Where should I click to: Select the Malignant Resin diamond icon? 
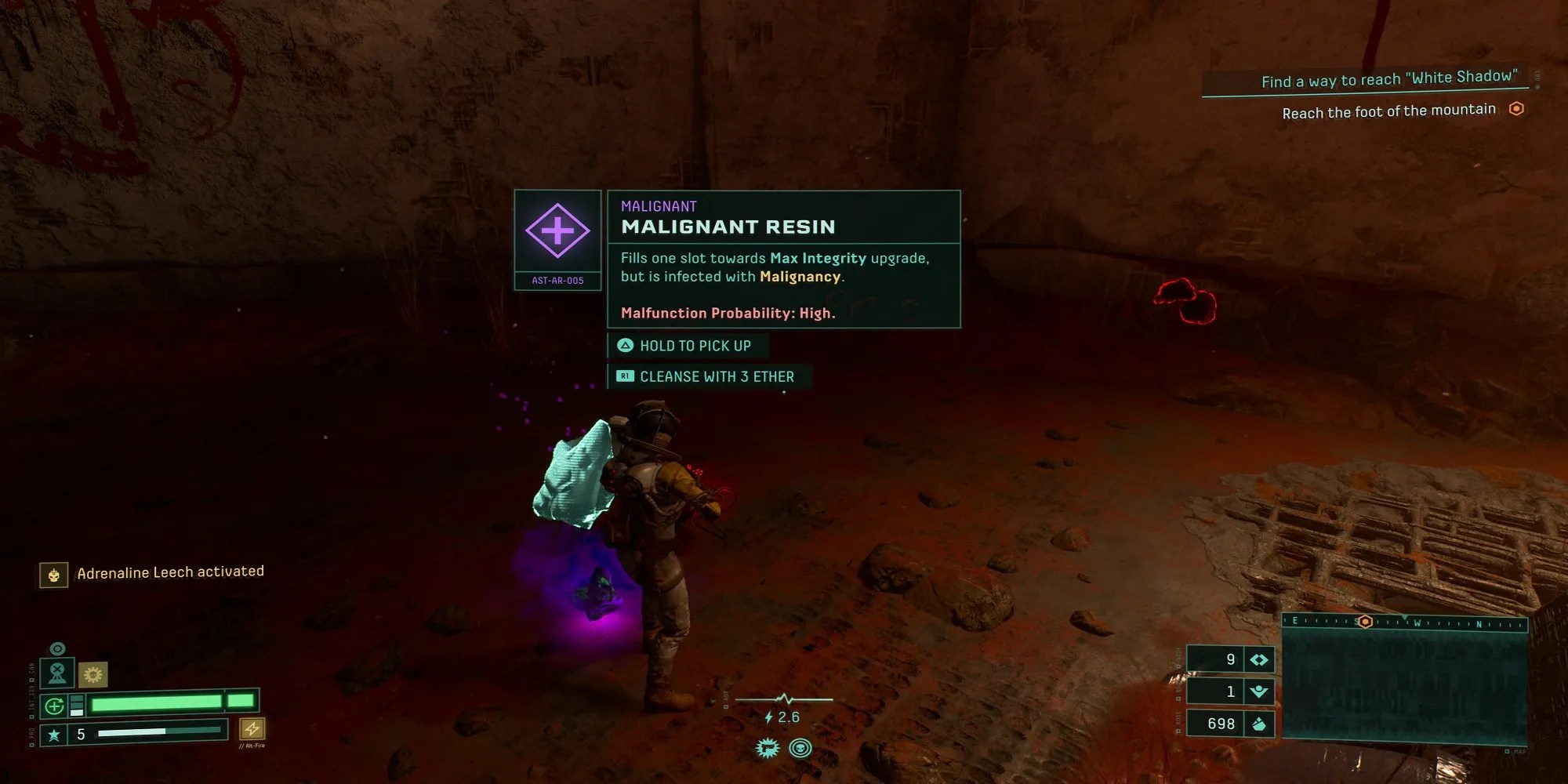[557, 231]
